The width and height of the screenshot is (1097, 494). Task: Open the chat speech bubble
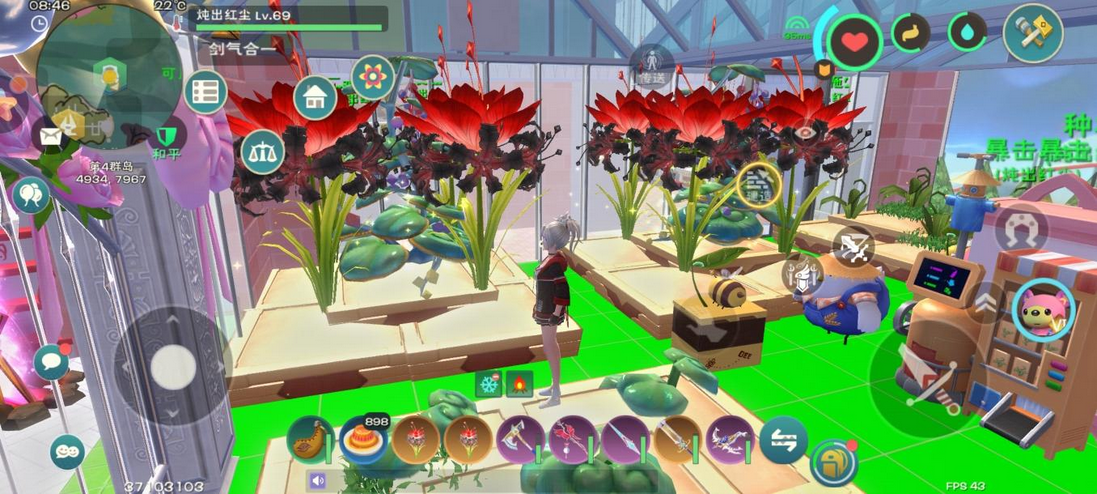click(x=51, y=362)
